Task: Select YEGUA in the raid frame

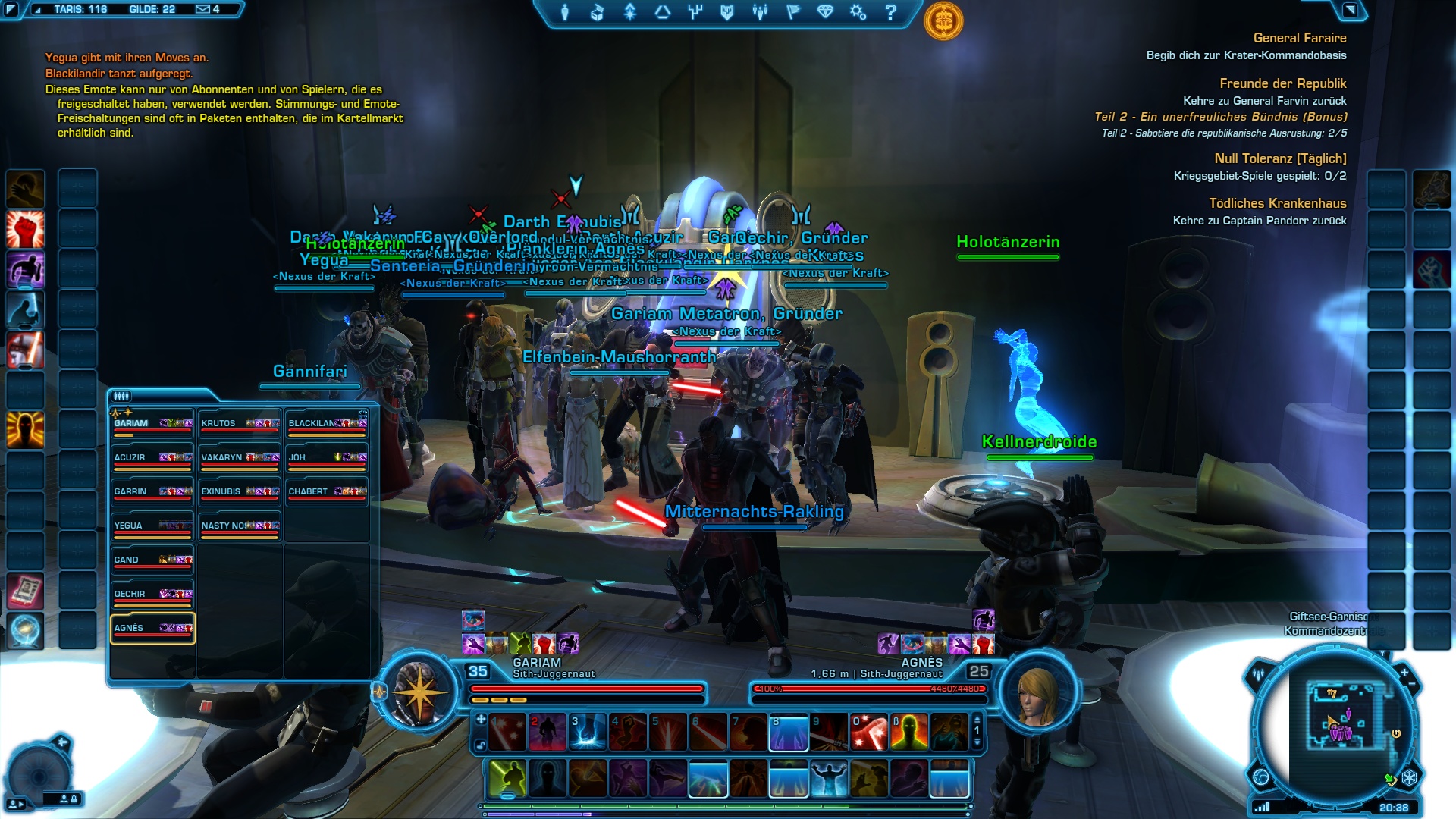Action: point(152,526)
